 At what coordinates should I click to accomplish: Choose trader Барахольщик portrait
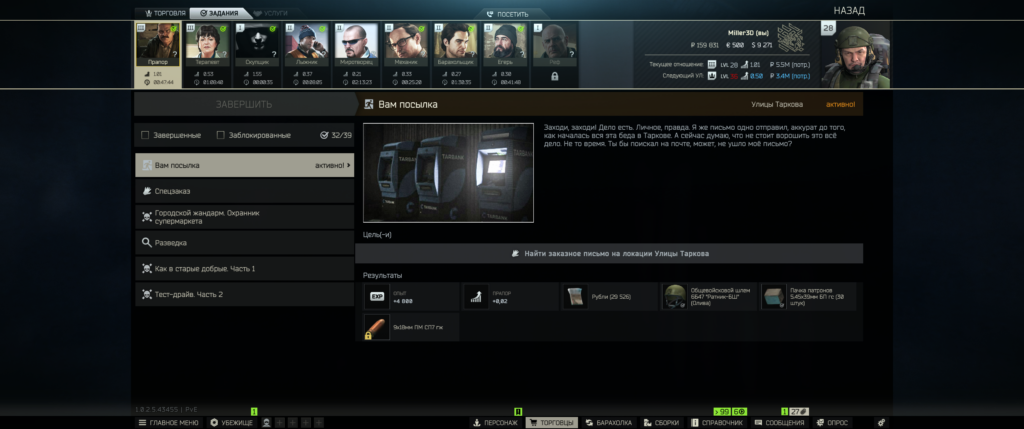coord(455,44)
